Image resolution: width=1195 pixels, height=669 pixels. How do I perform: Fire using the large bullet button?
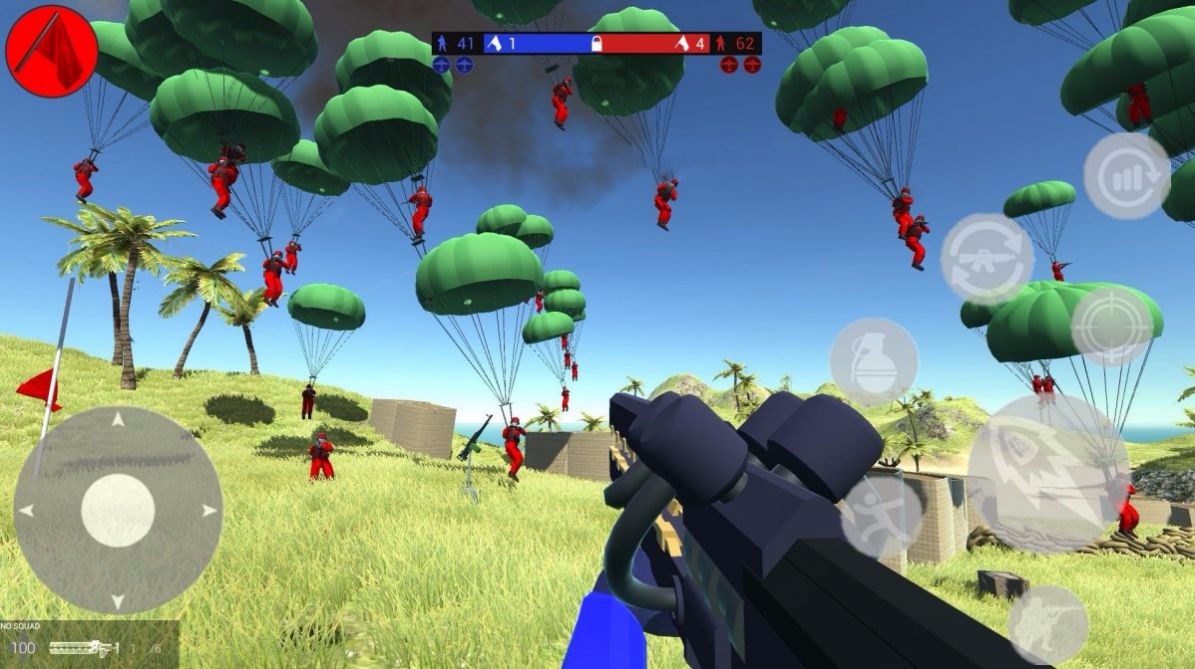1048,473
